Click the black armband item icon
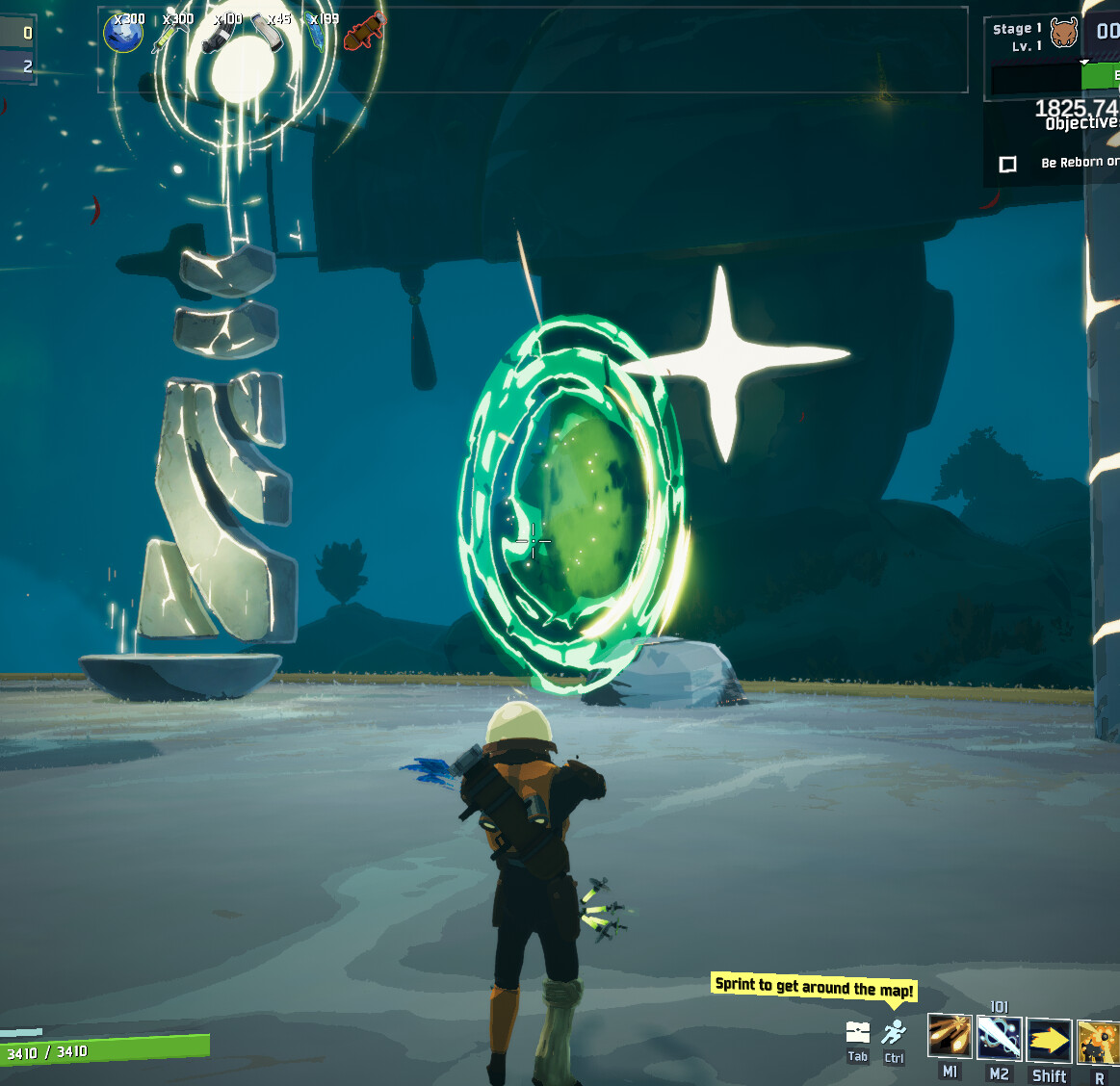 (219, 36)
